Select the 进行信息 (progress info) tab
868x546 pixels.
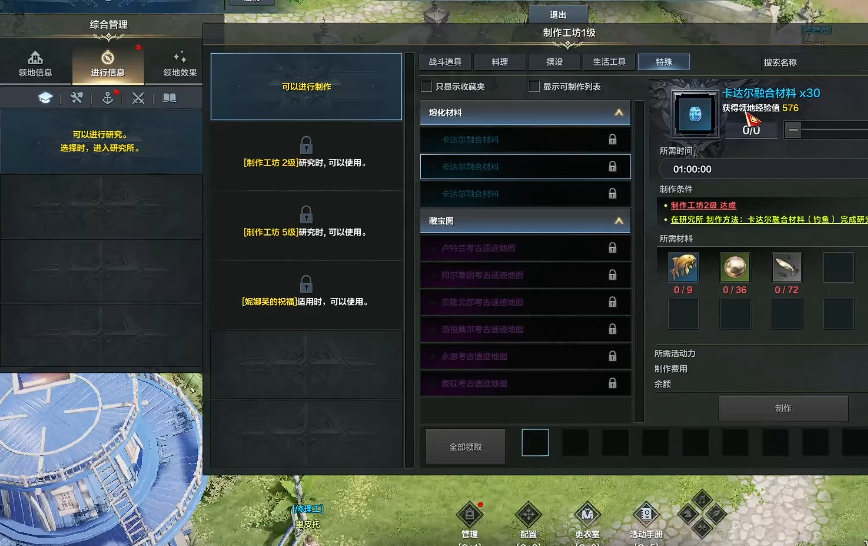[107, 64]
